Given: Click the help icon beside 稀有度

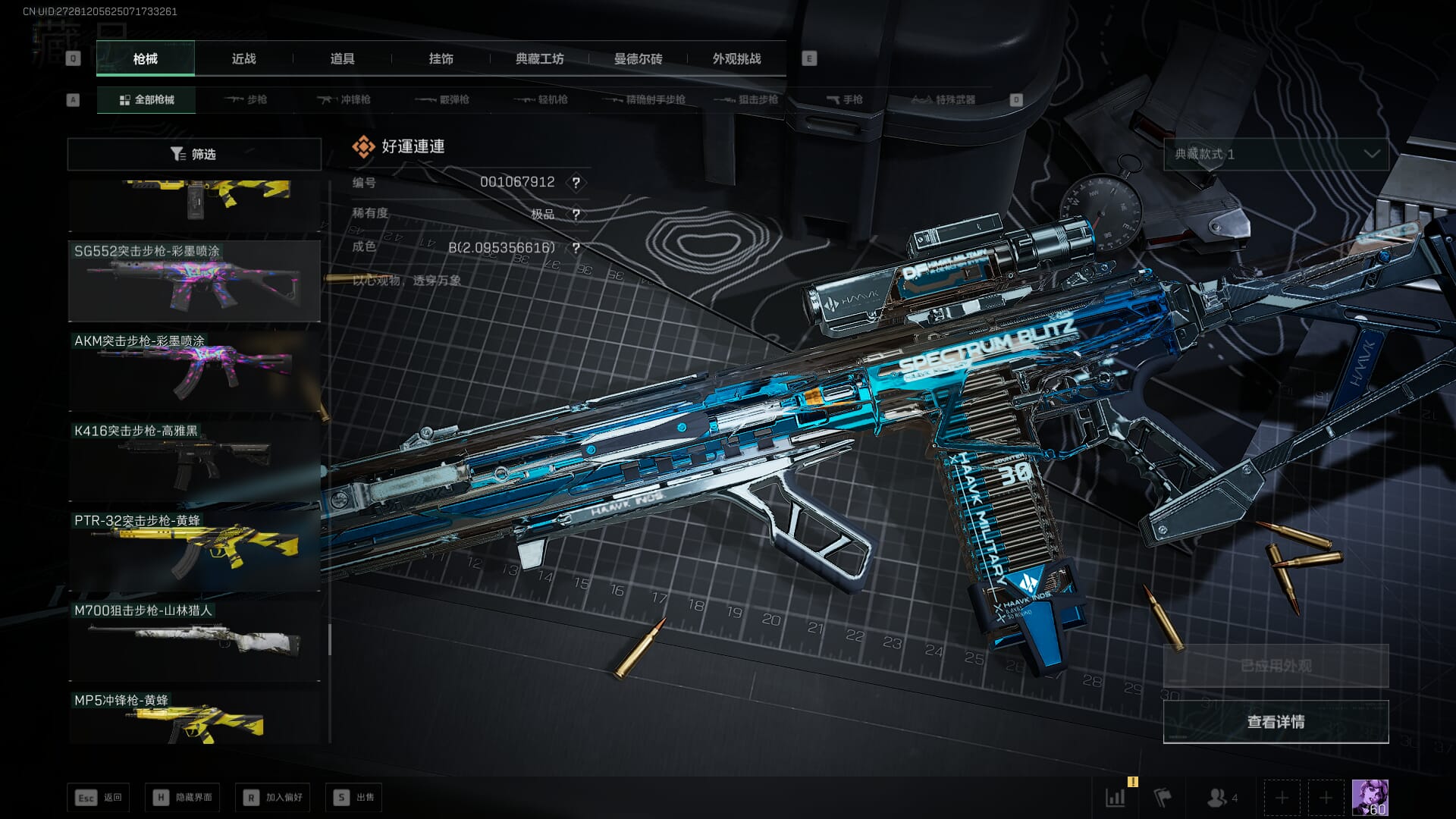Looking at the screenshot, I should (576, 215).
